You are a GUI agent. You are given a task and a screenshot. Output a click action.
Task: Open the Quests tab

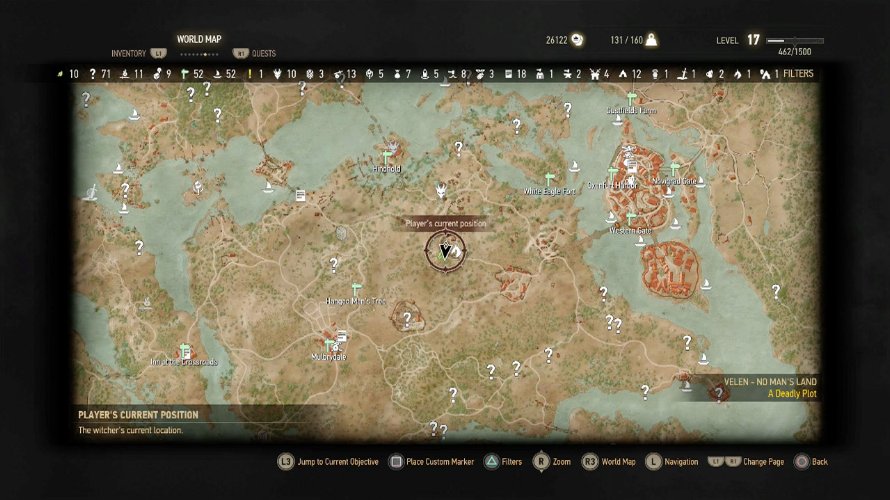pyautogui.click(x=264, y=53)
